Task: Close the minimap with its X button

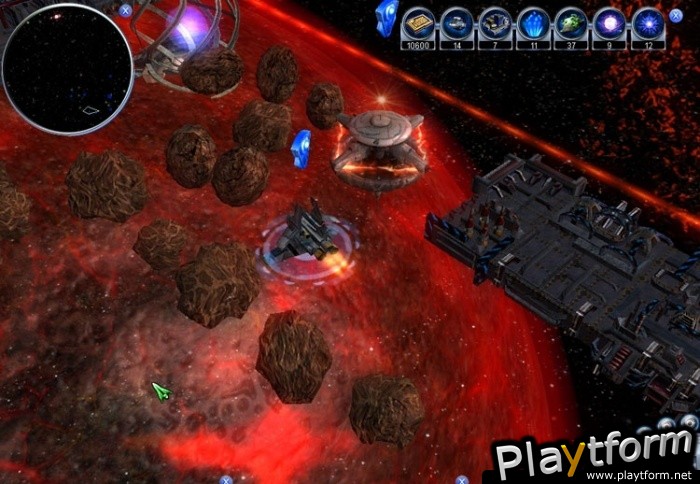Action: point(125,10)
